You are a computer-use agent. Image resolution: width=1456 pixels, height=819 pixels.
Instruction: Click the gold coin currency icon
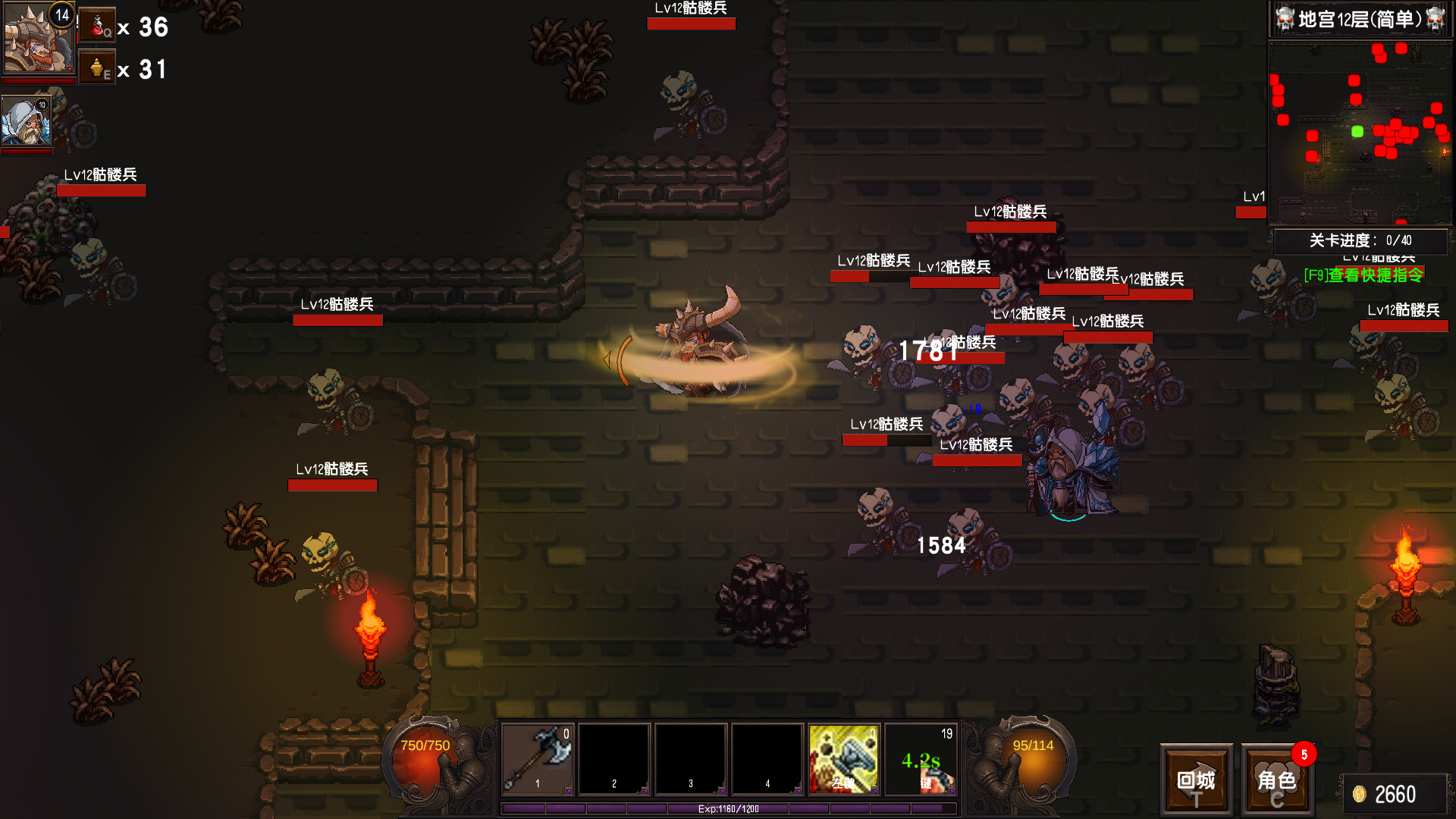point(1360,793)
